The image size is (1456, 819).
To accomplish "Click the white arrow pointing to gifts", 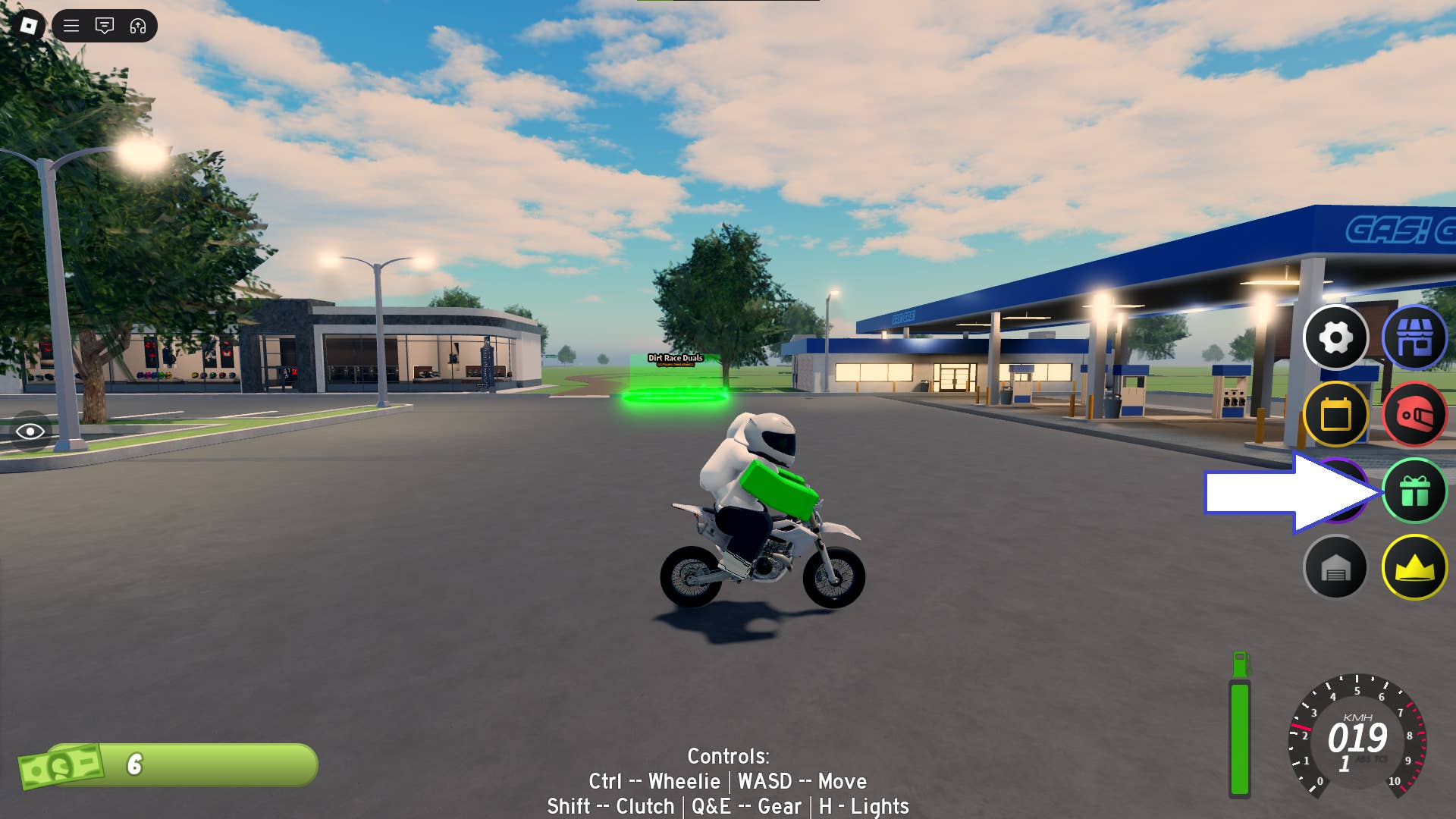I will click(x=1282, y=491).
